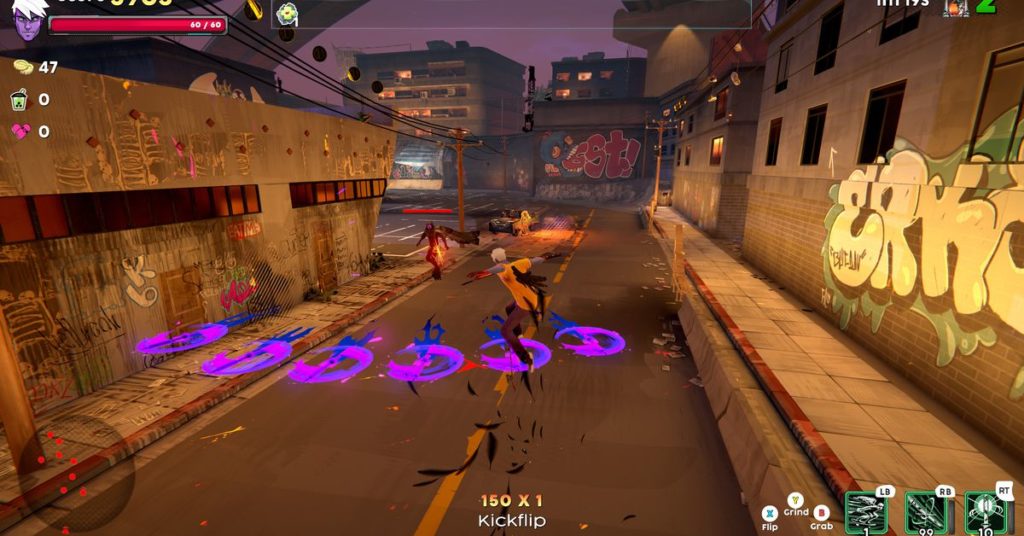Activate the RB slash ability
This screenshot has width=1024, height=536.
coord(926,512)
